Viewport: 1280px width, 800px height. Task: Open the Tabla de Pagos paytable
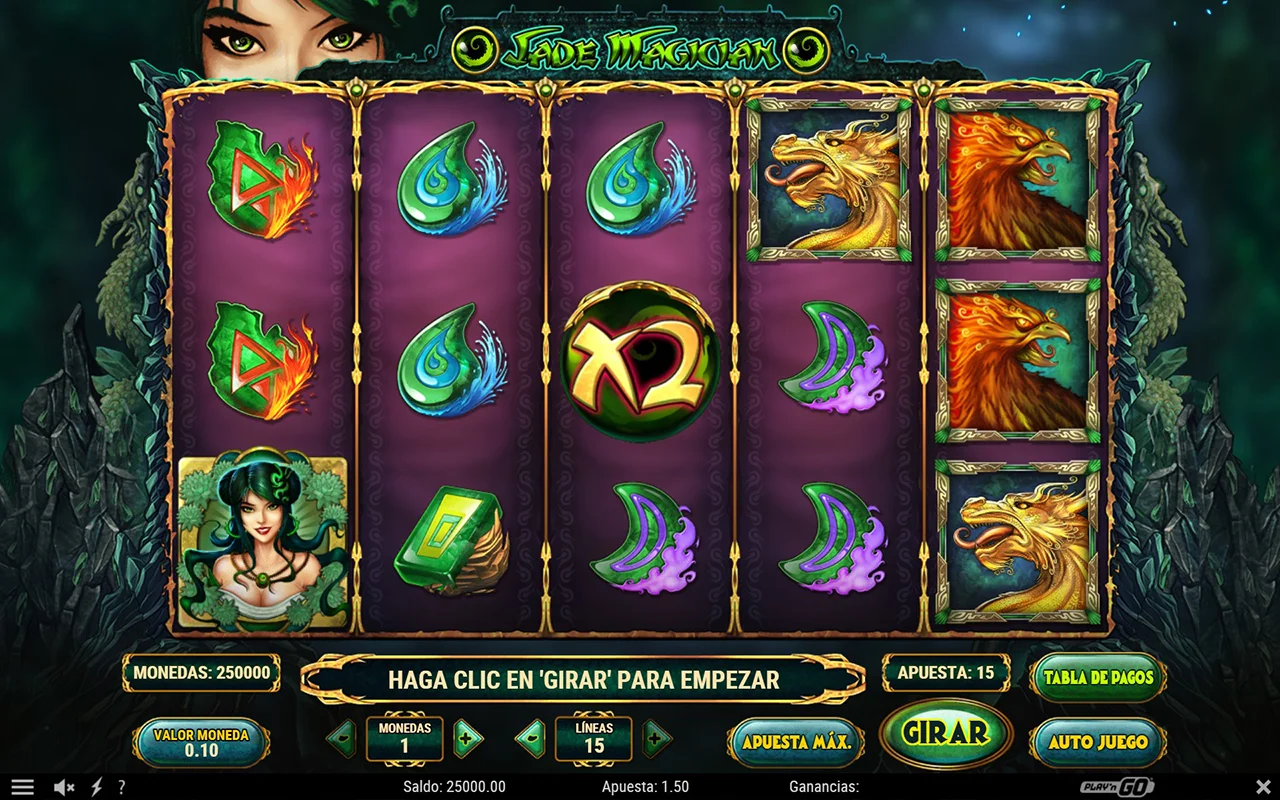[1098, 677]
